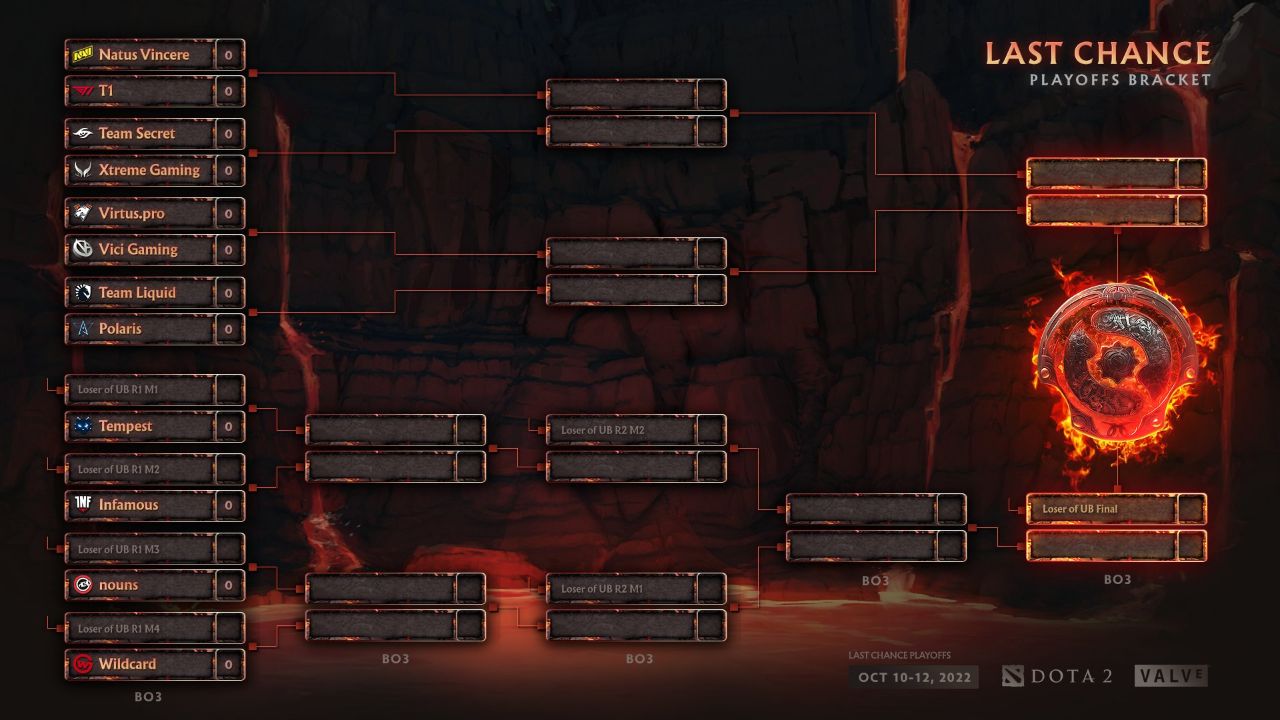The height and width of the screenshot is (720, 1280).
Task: Click the nouns team entry
Action: click(142, 585)
